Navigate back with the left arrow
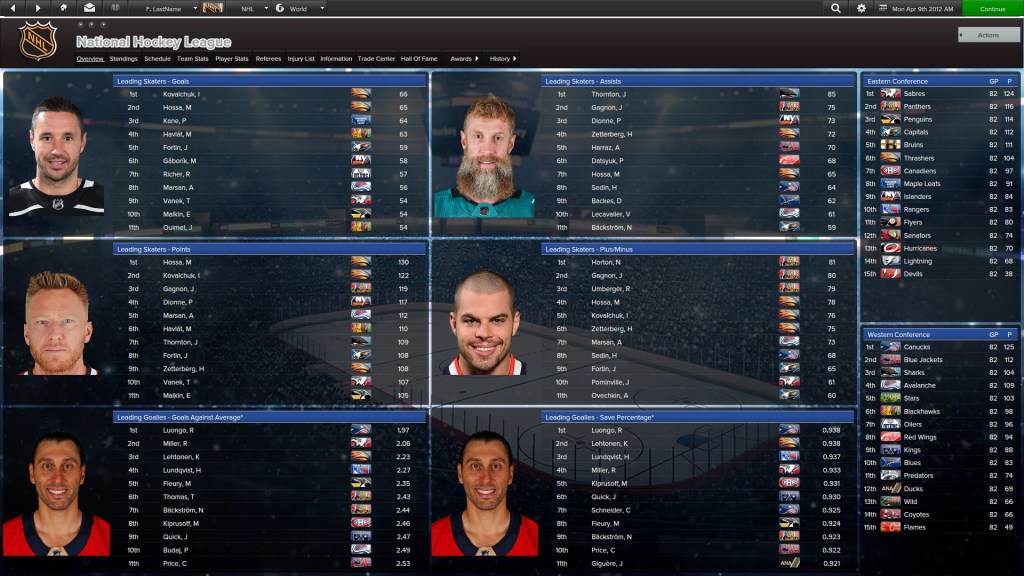1024x576 pixels. pos(13,8)
